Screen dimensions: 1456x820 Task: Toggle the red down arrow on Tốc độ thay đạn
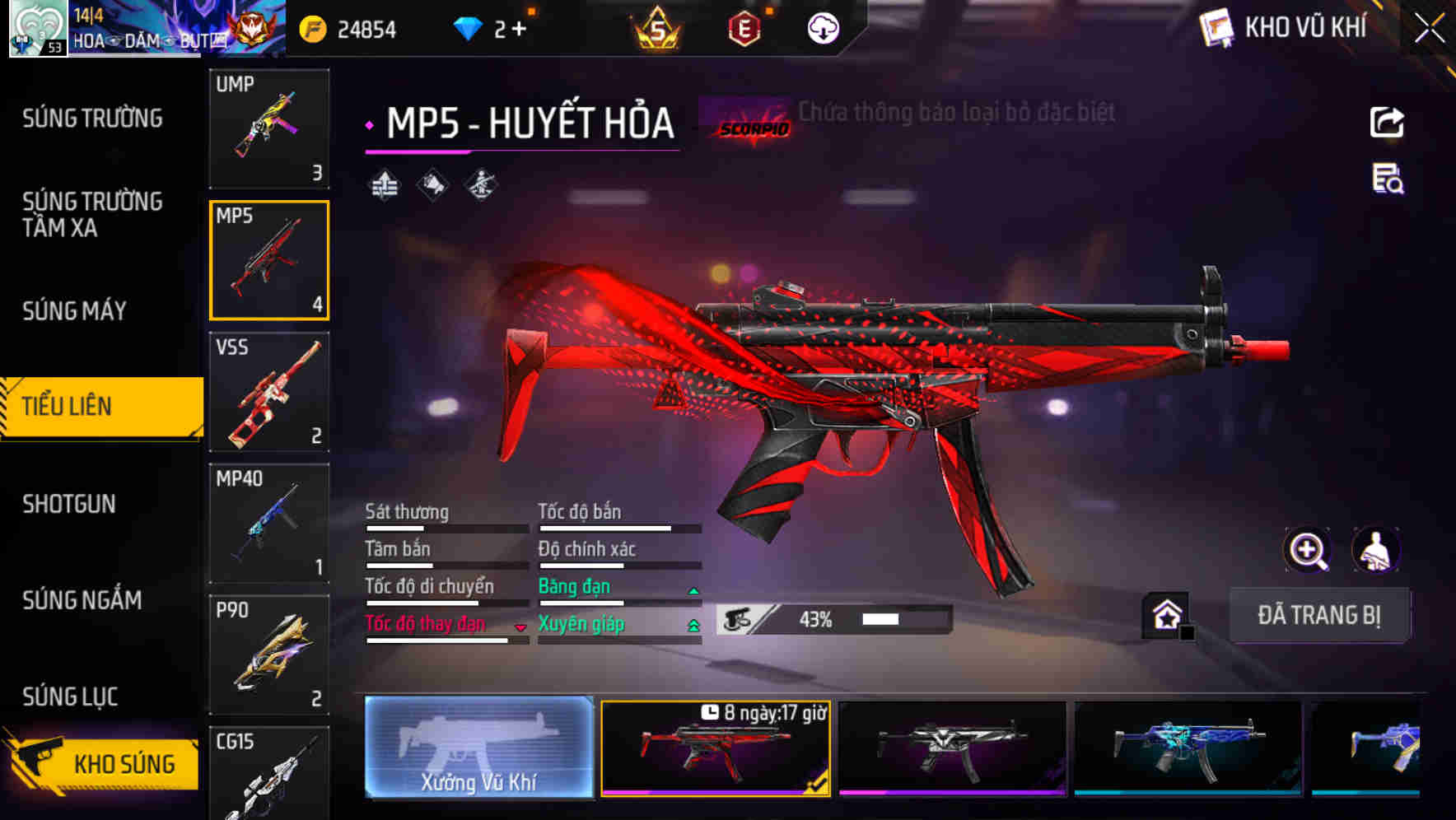520,627
